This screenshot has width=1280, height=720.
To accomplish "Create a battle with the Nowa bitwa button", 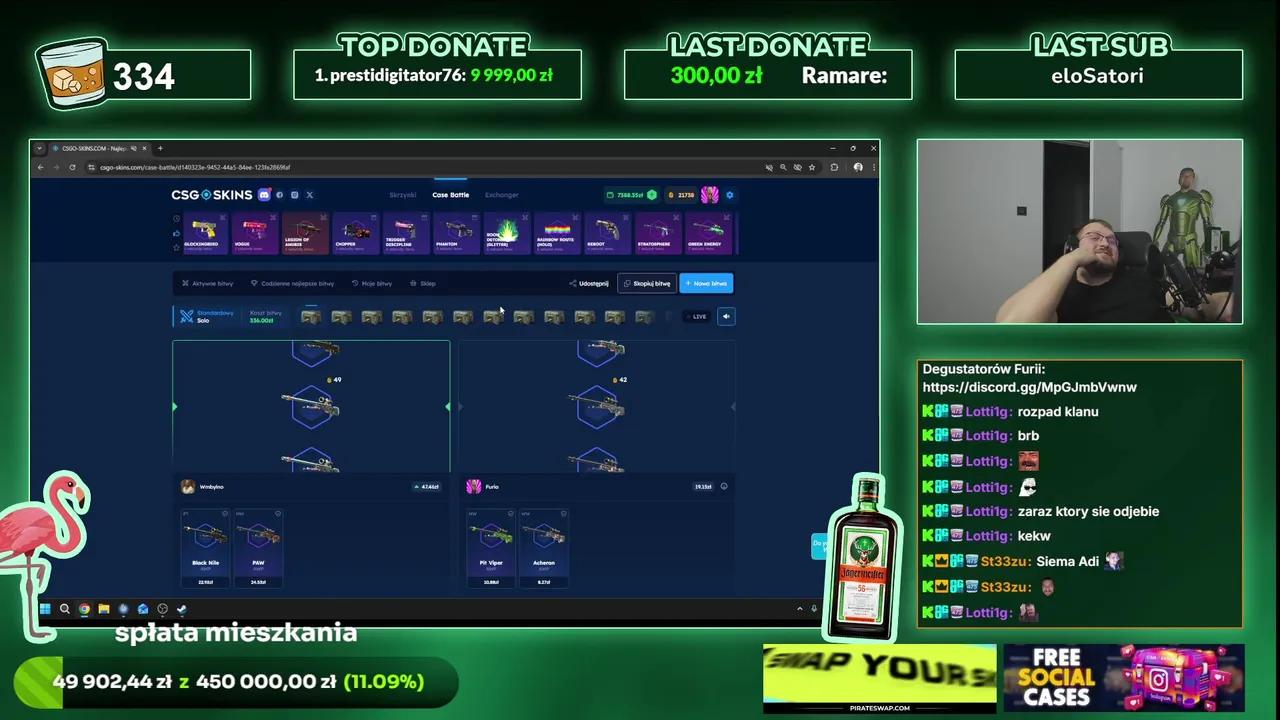I will pos(706,283).
